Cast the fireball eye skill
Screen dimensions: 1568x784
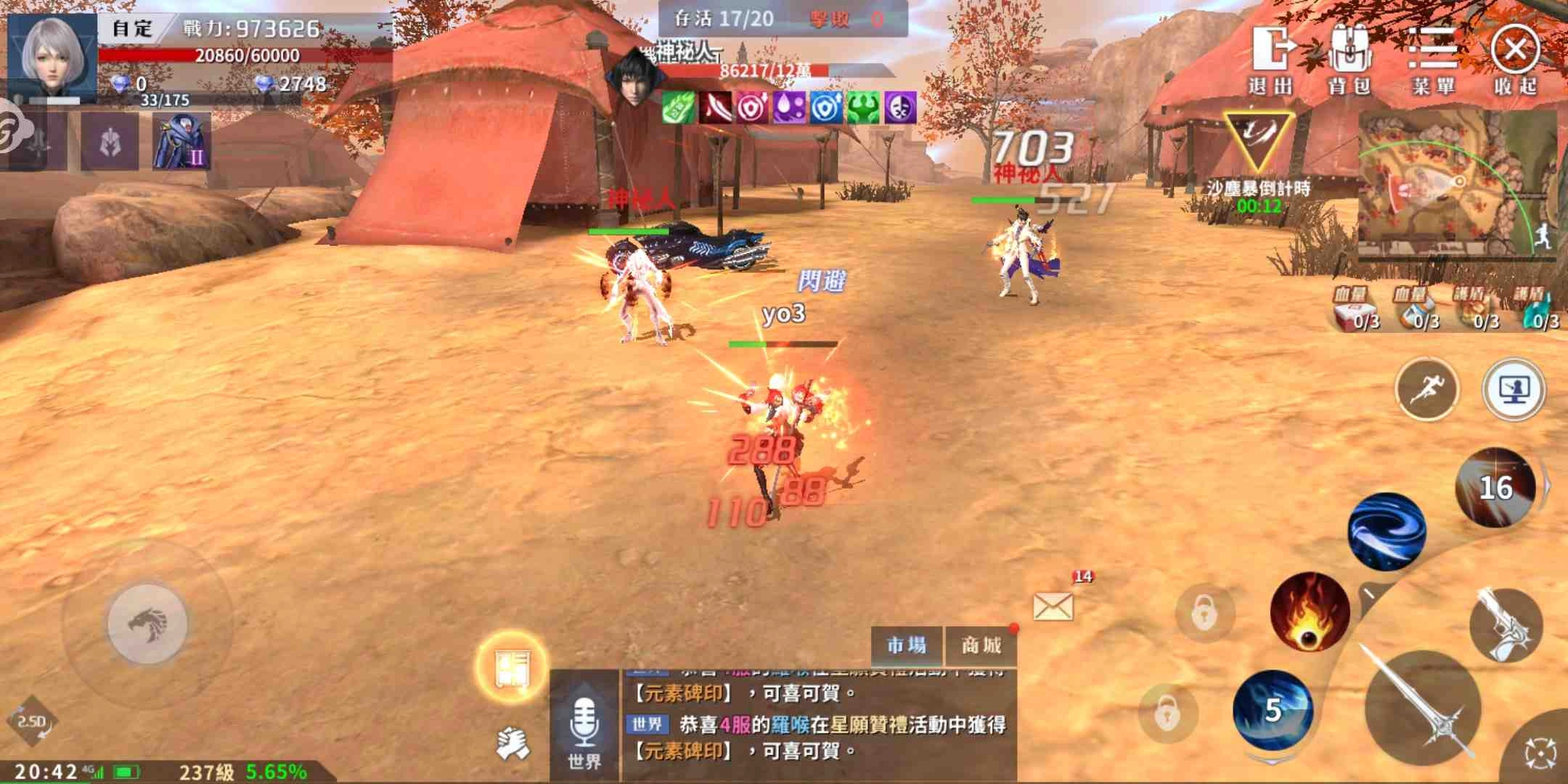coord(1309,611)
